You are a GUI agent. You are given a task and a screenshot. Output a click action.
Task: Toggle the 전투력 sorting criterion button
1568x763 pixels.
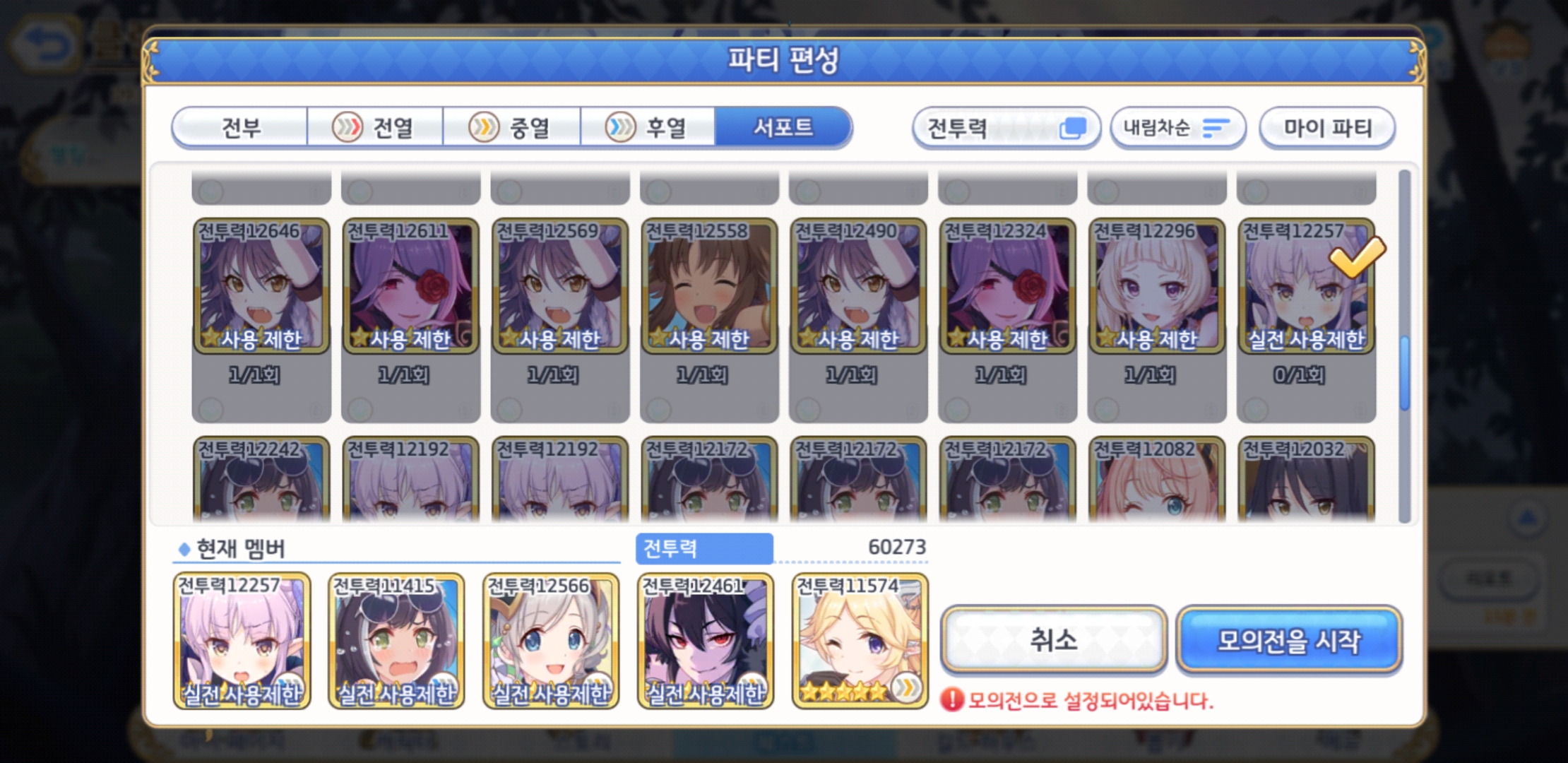[x=1006, y=127]
